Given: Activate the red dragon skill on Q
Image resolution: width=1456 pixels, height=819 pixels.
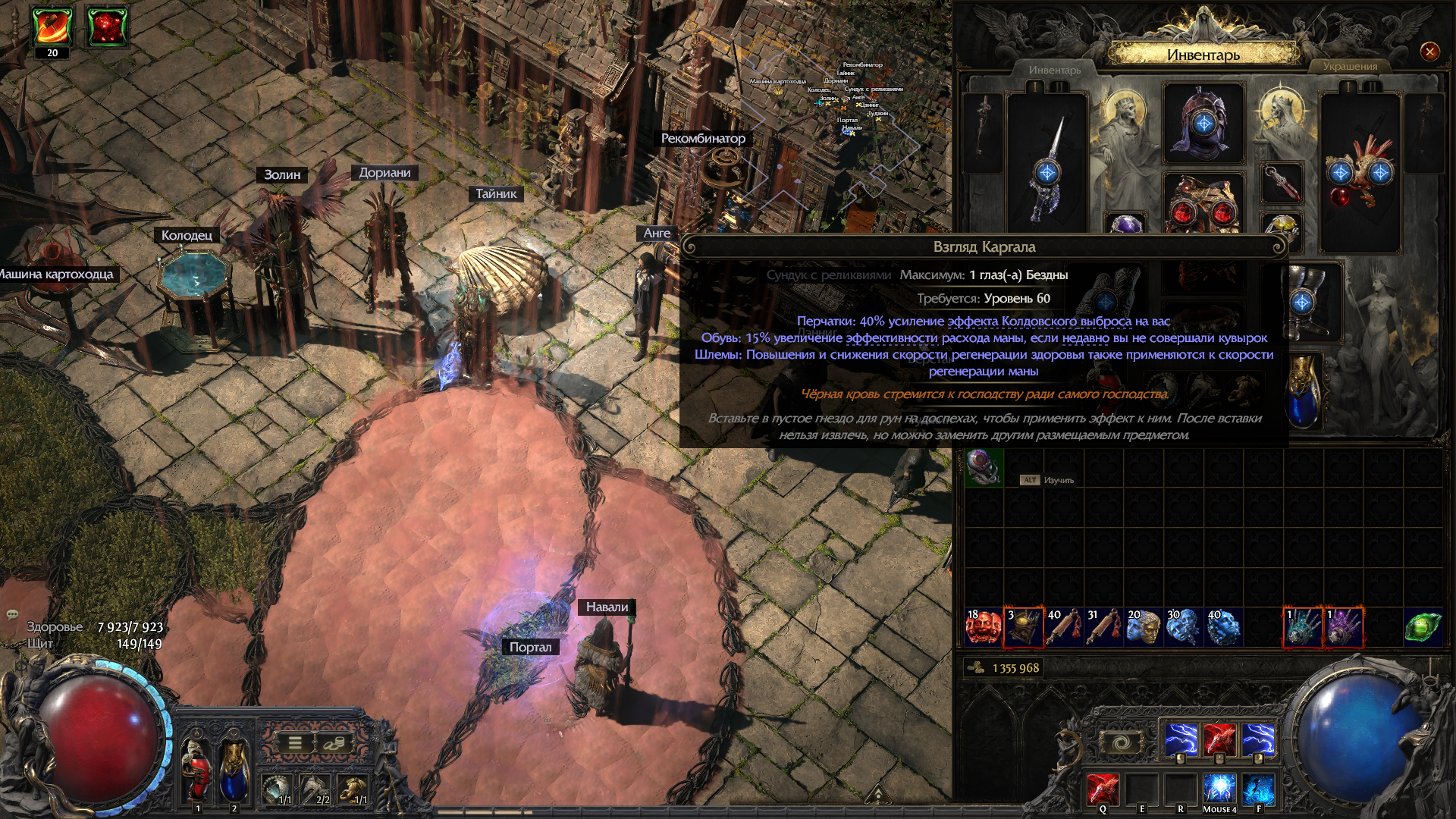Looking at the screenshot, I should click(1103, 789).
